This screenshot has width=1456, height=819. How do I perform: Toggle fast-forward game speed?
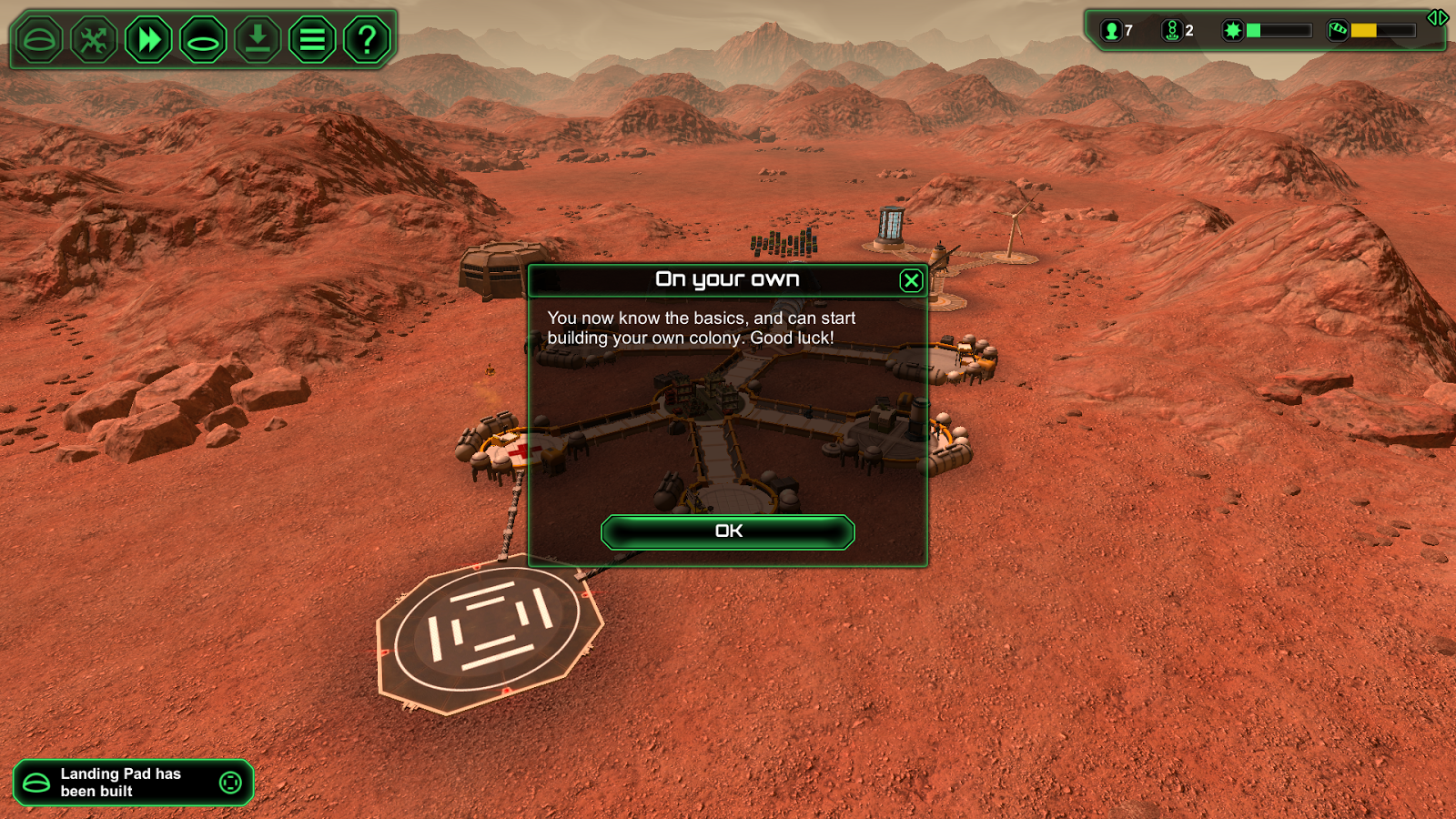pos(148,40)
